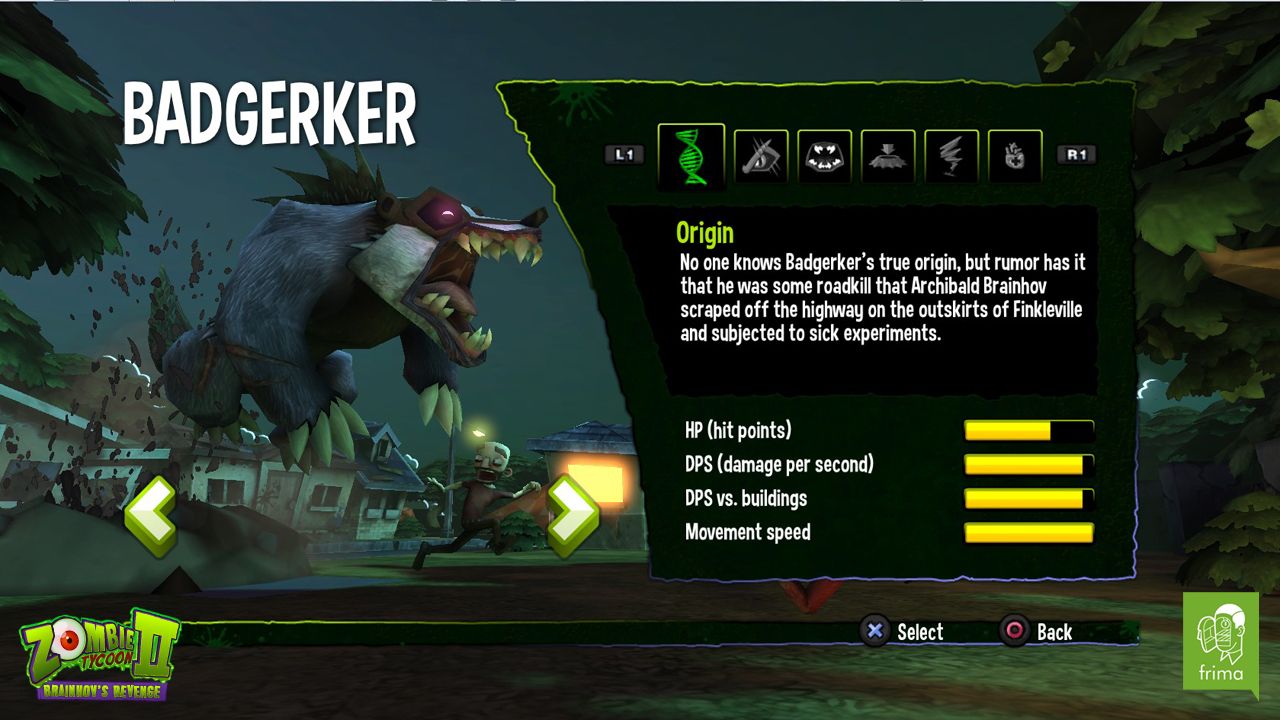Select the green DNA helix Origin tab

click(691, 157)
